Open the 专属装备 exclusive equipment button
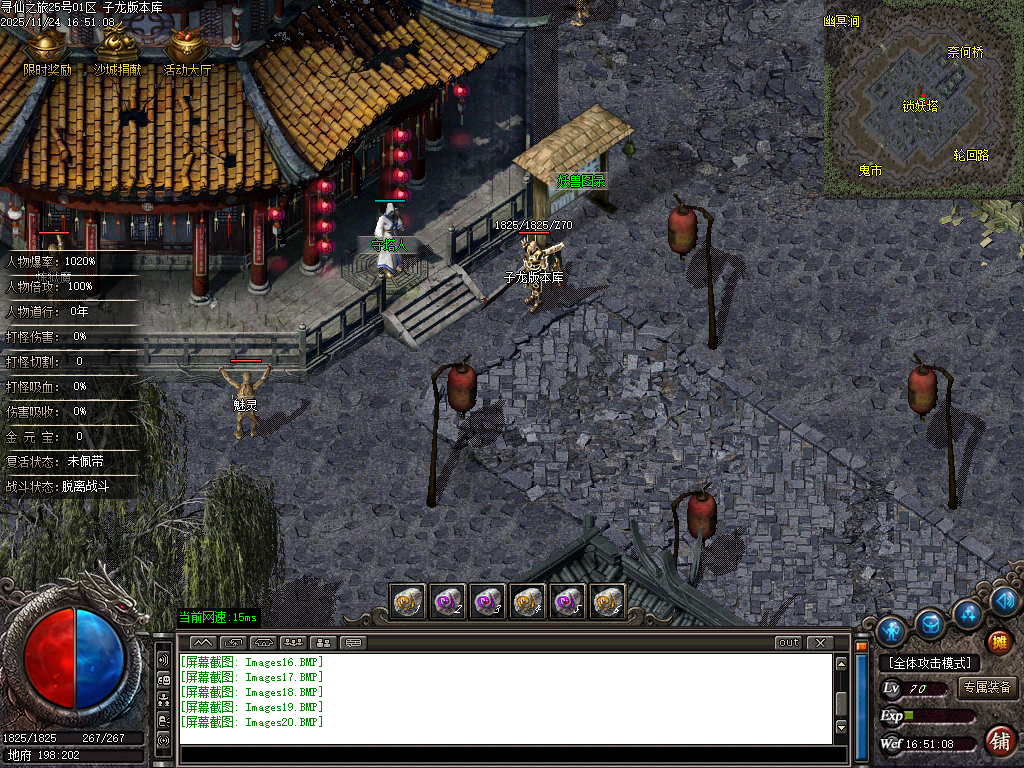This screenshot has height=768, width=1024. 987,688
